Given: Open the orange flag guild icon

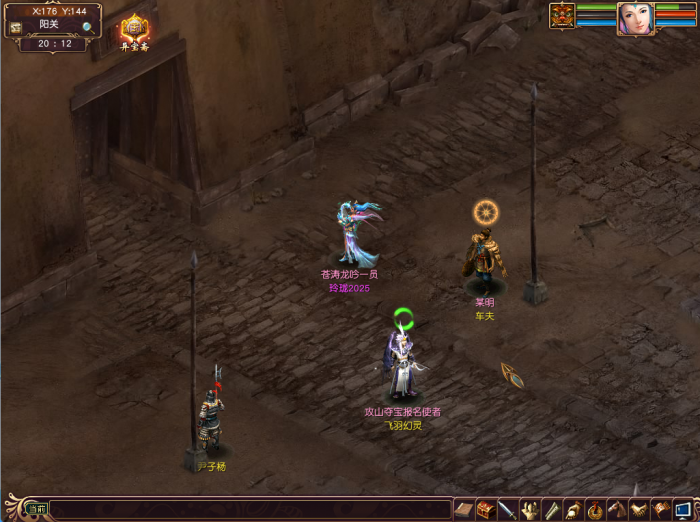Looking at the screenshot, I should coord(660,509).
